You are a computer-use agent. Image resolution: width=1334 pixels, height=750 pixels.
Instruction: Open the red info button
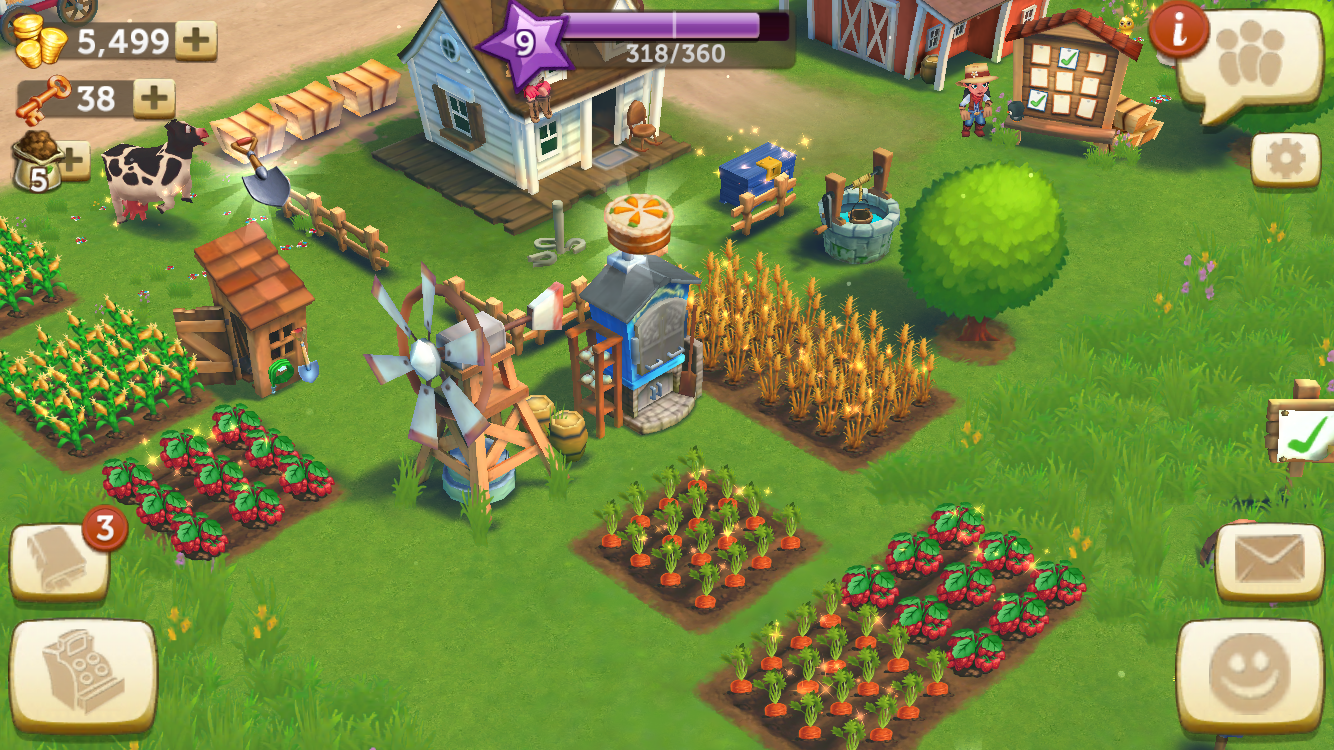click(x=1179, y=31)
